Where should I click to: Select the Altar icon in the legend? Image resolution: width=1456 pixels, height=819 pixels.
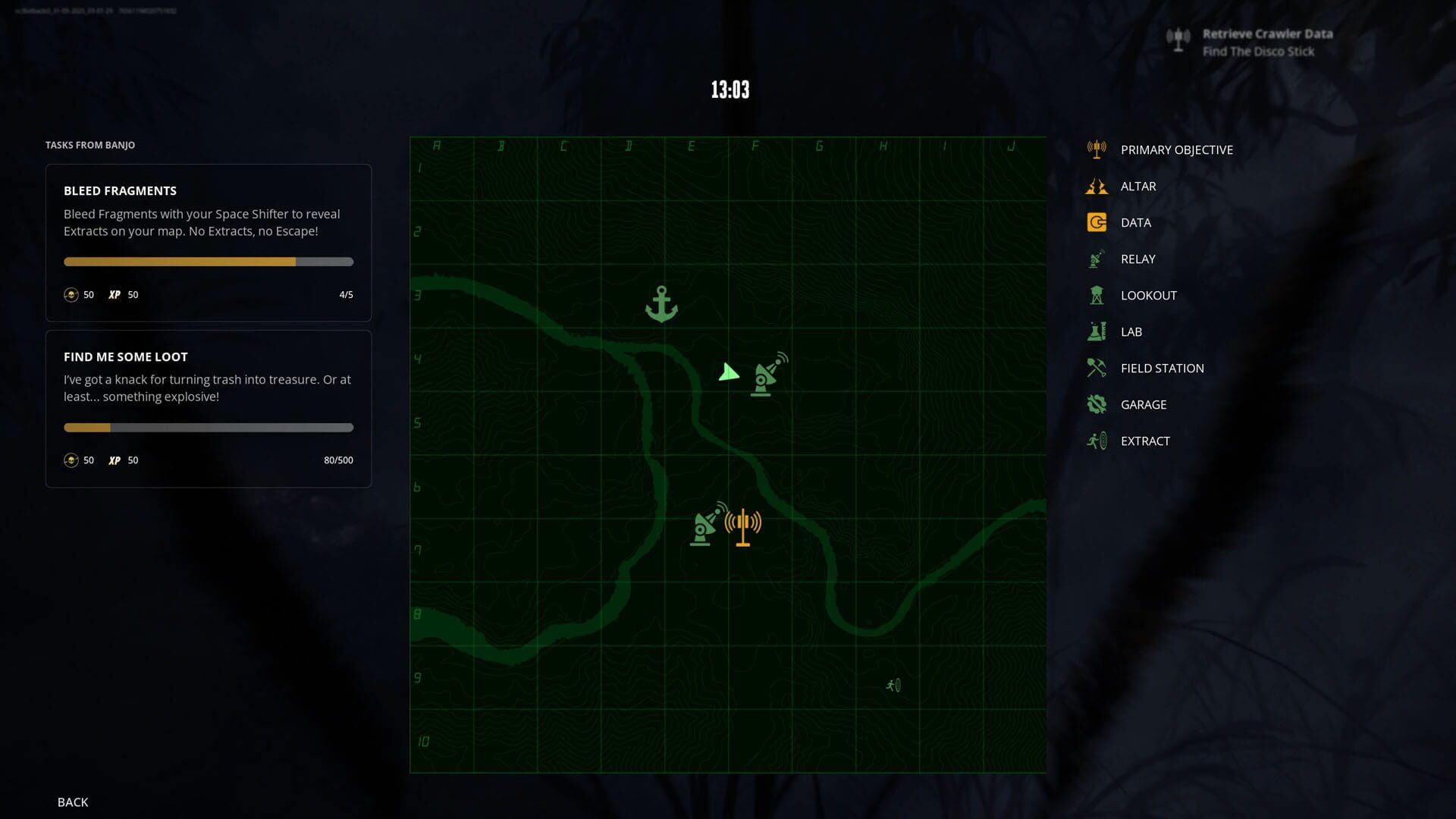1095,186
